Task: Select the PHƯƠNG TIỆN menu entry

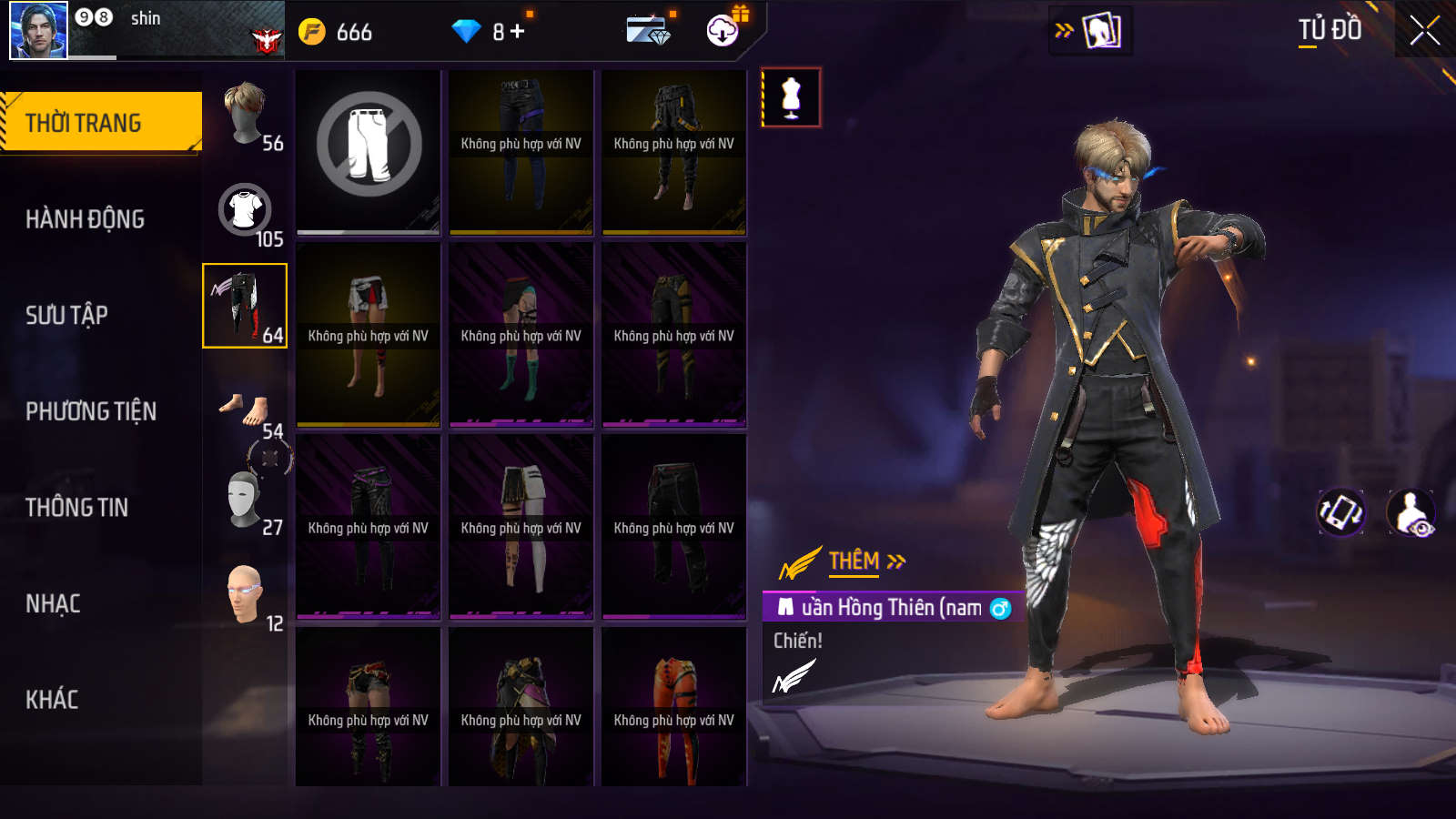Action: (x=91, y=411)
